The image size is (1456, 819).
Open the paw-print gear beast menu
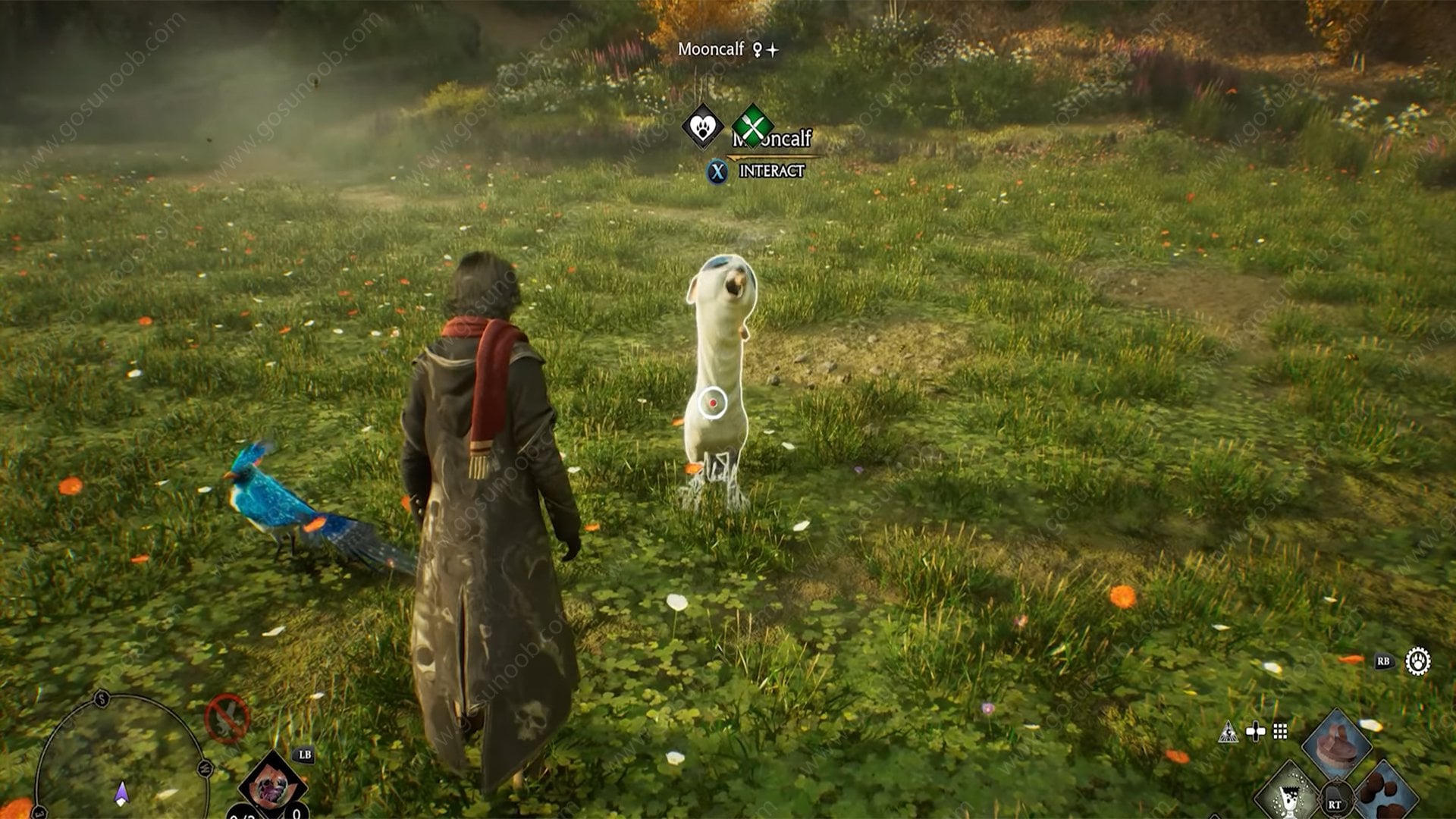point(1417,661)
